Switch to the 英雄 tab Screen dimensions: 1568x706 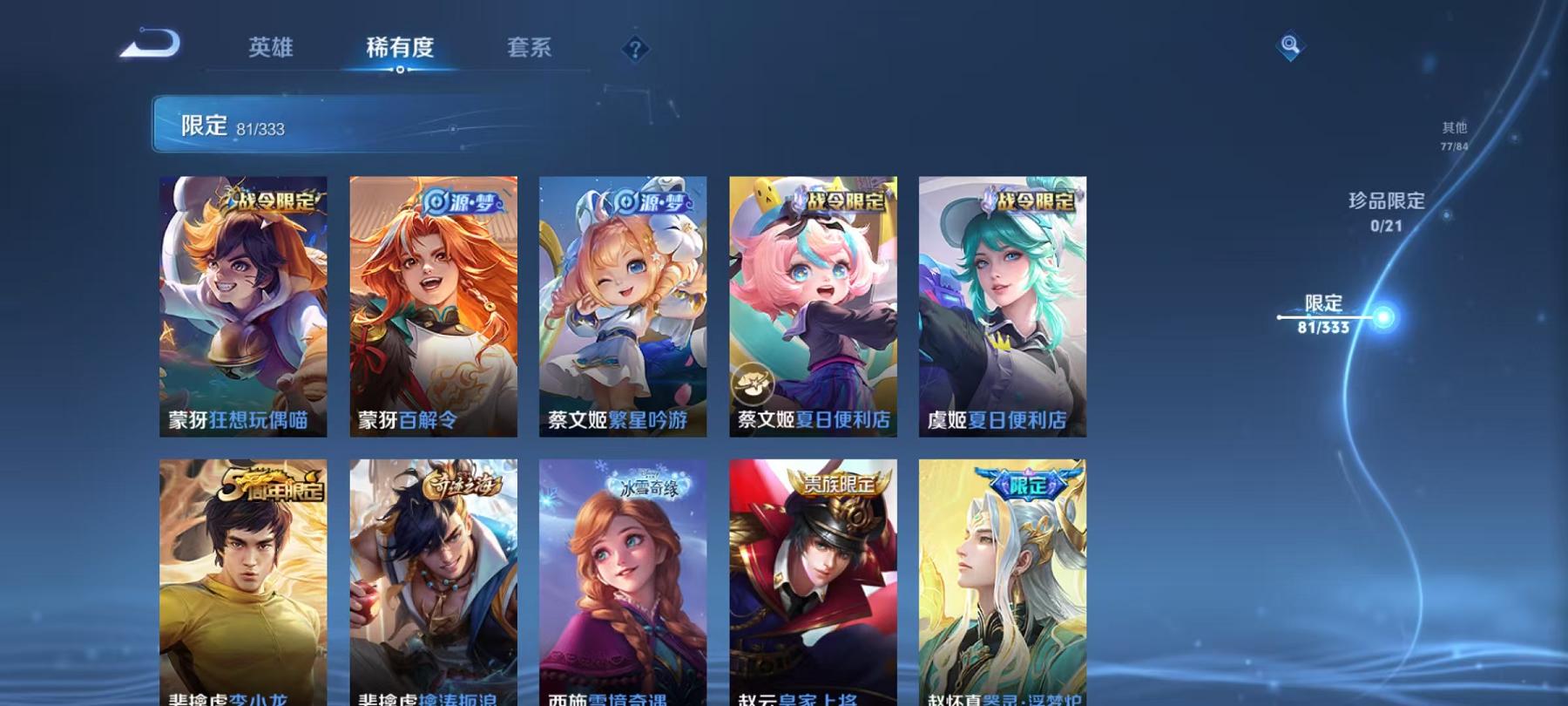(x=271, y=50)
